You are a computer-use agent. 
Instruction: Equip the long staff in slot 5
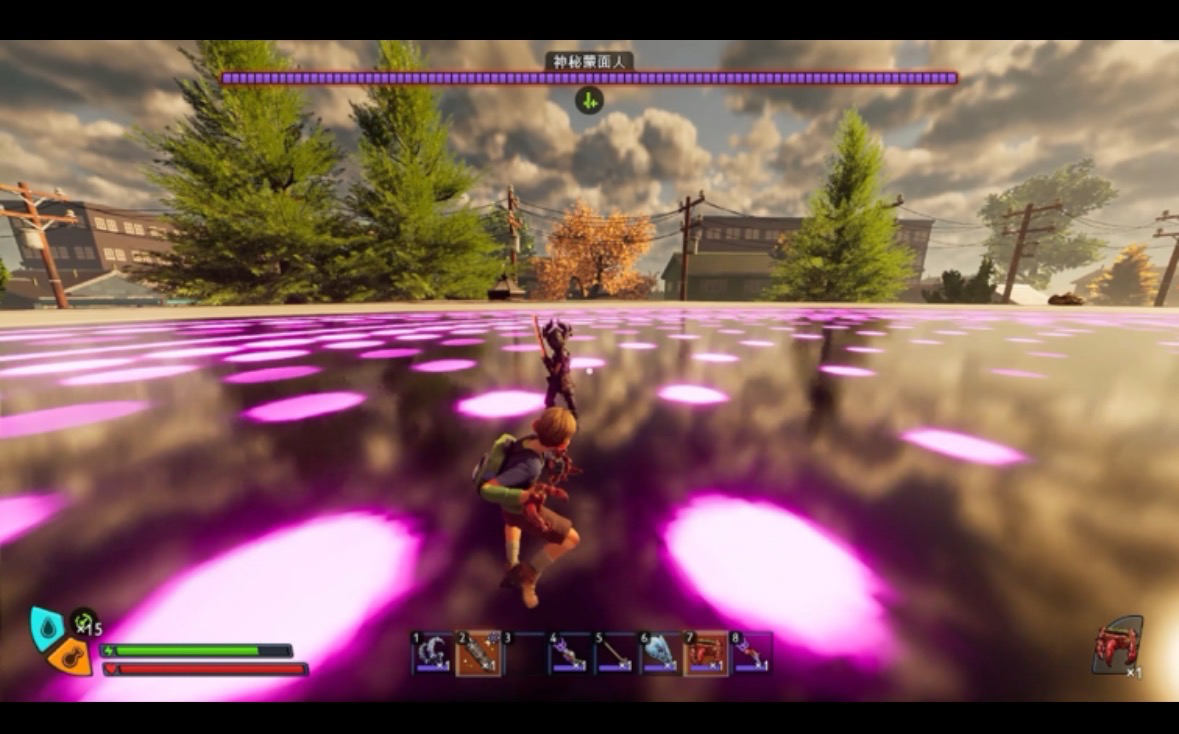613,652
